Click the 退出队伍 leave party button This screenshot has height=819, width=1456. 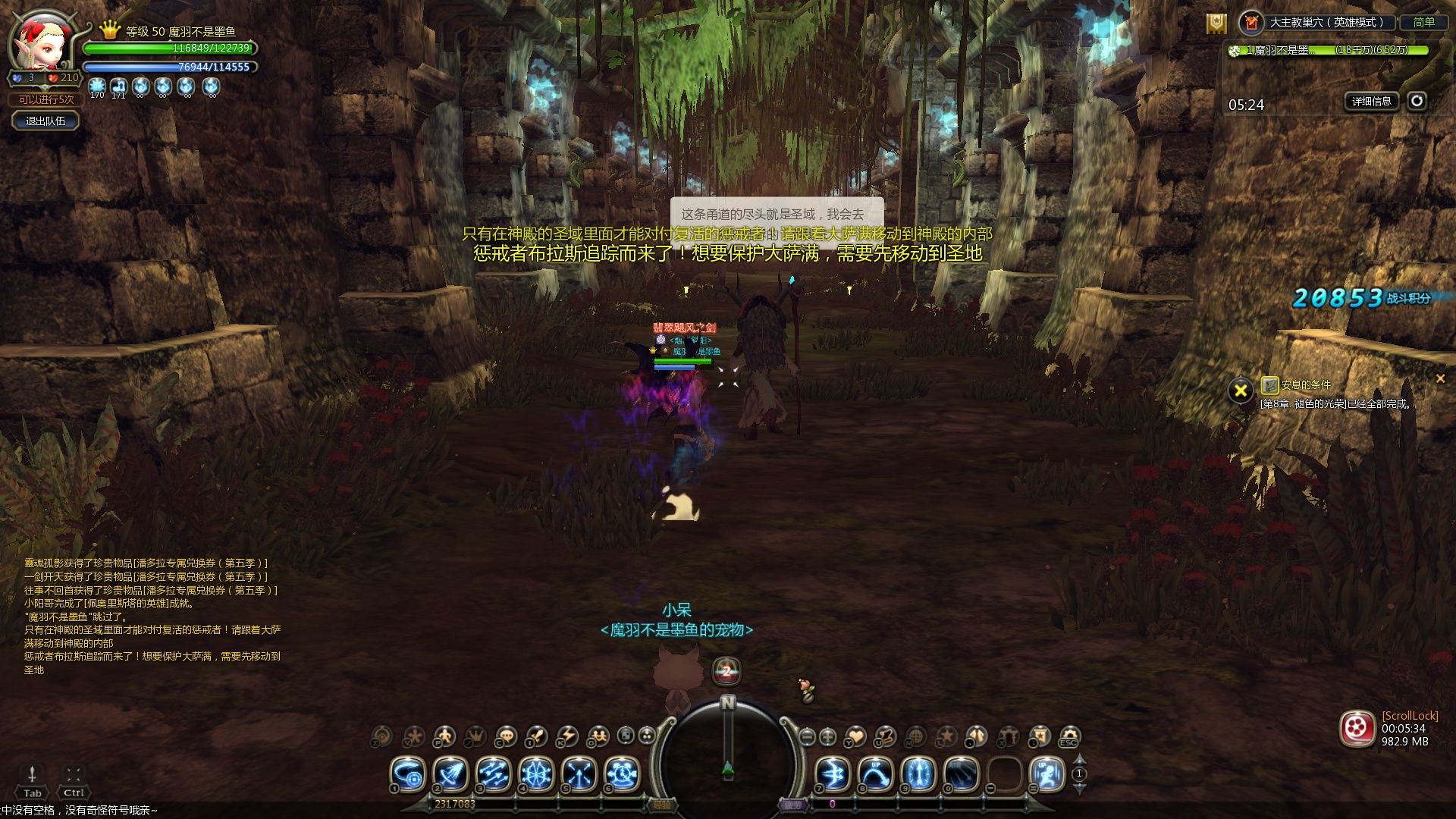coord(45,121)
